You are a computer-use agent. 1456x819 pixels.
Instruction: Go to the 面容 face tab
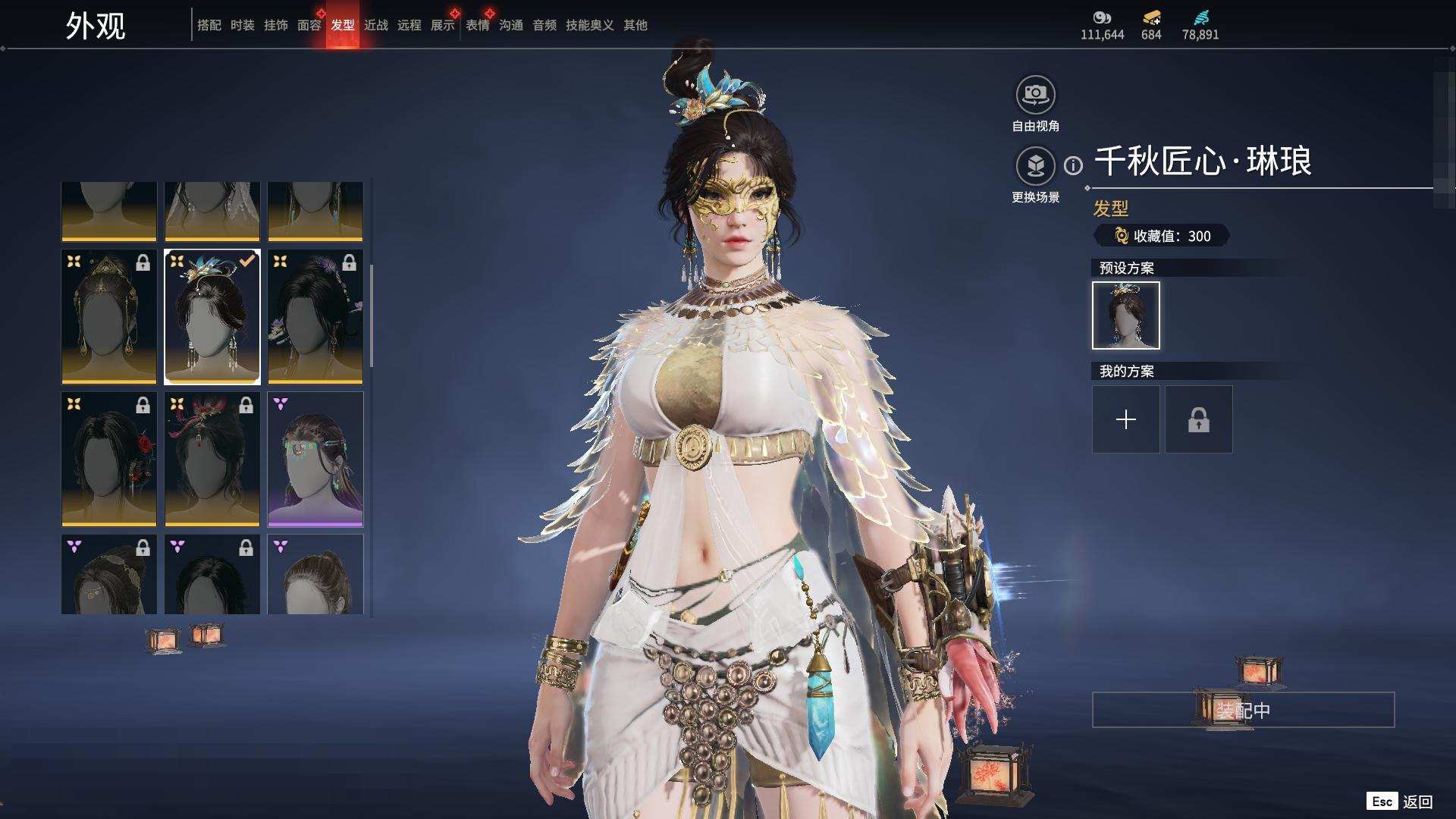[x=309, y=25]
